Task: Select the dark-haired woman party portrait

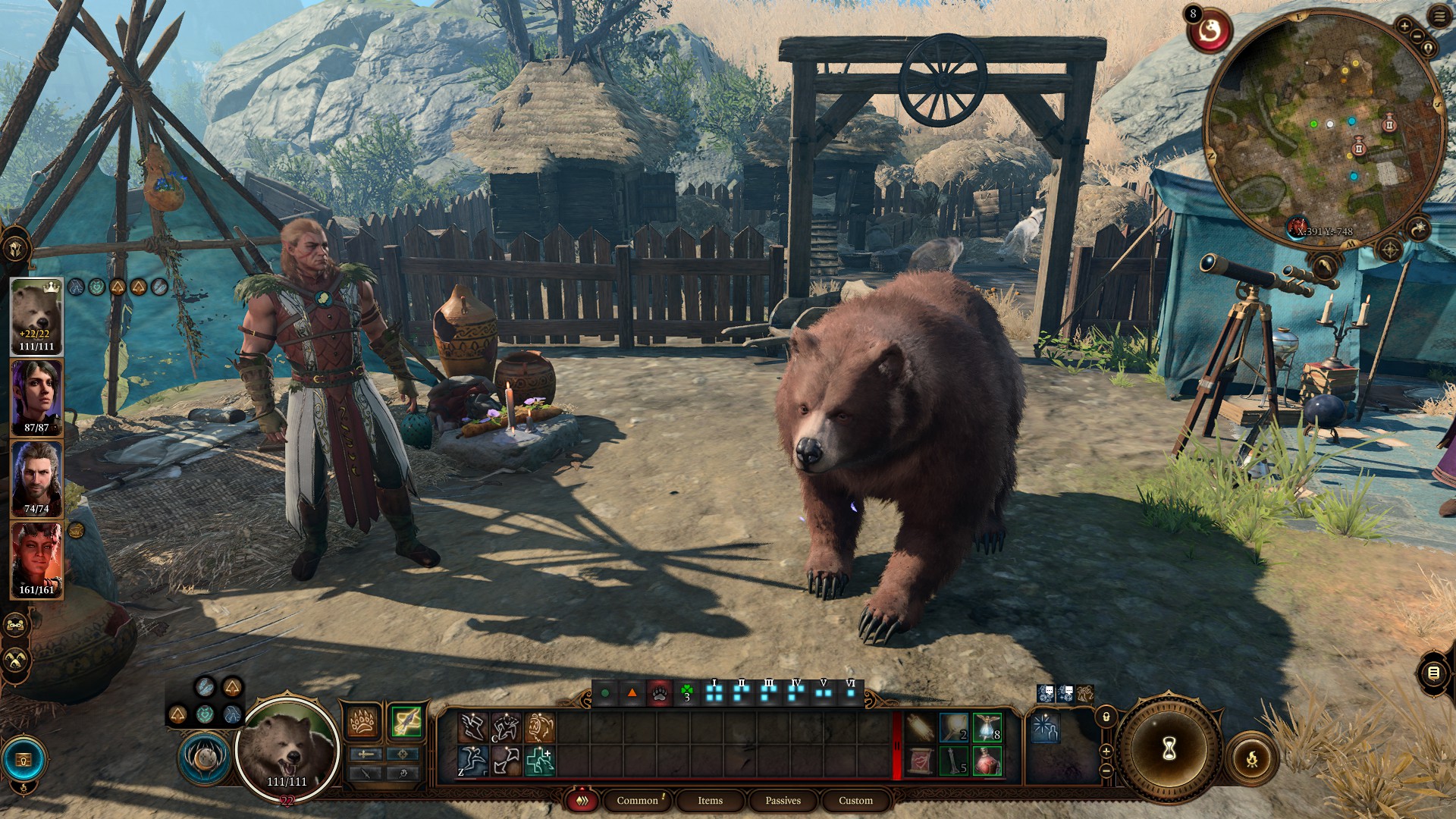Action: point(36,397)
